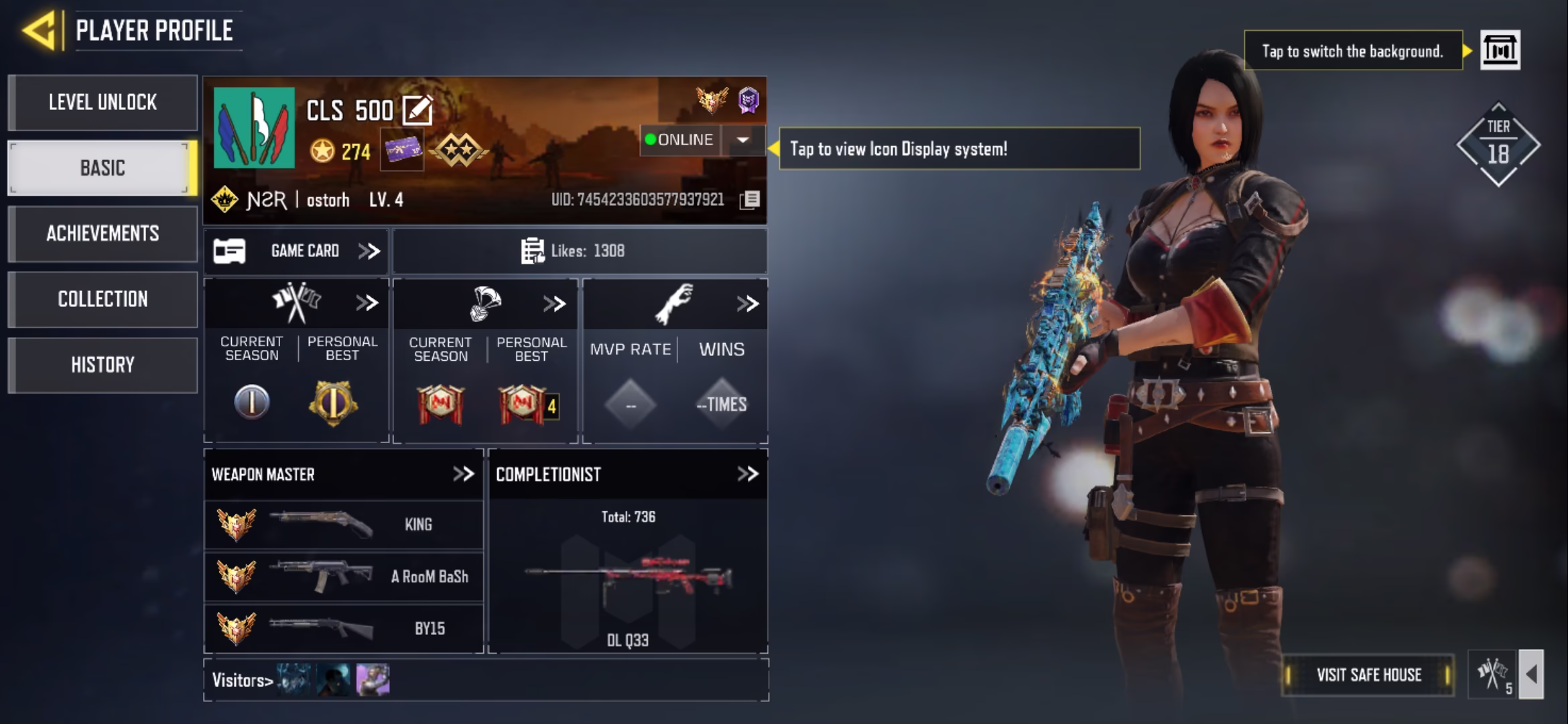
Task: View the Likes panel
Action: pos(579,251)
